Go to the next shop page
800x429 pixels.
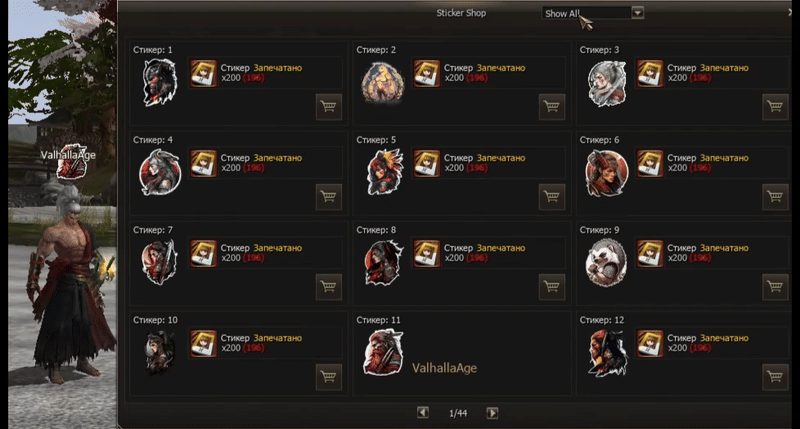click(492, 412)
